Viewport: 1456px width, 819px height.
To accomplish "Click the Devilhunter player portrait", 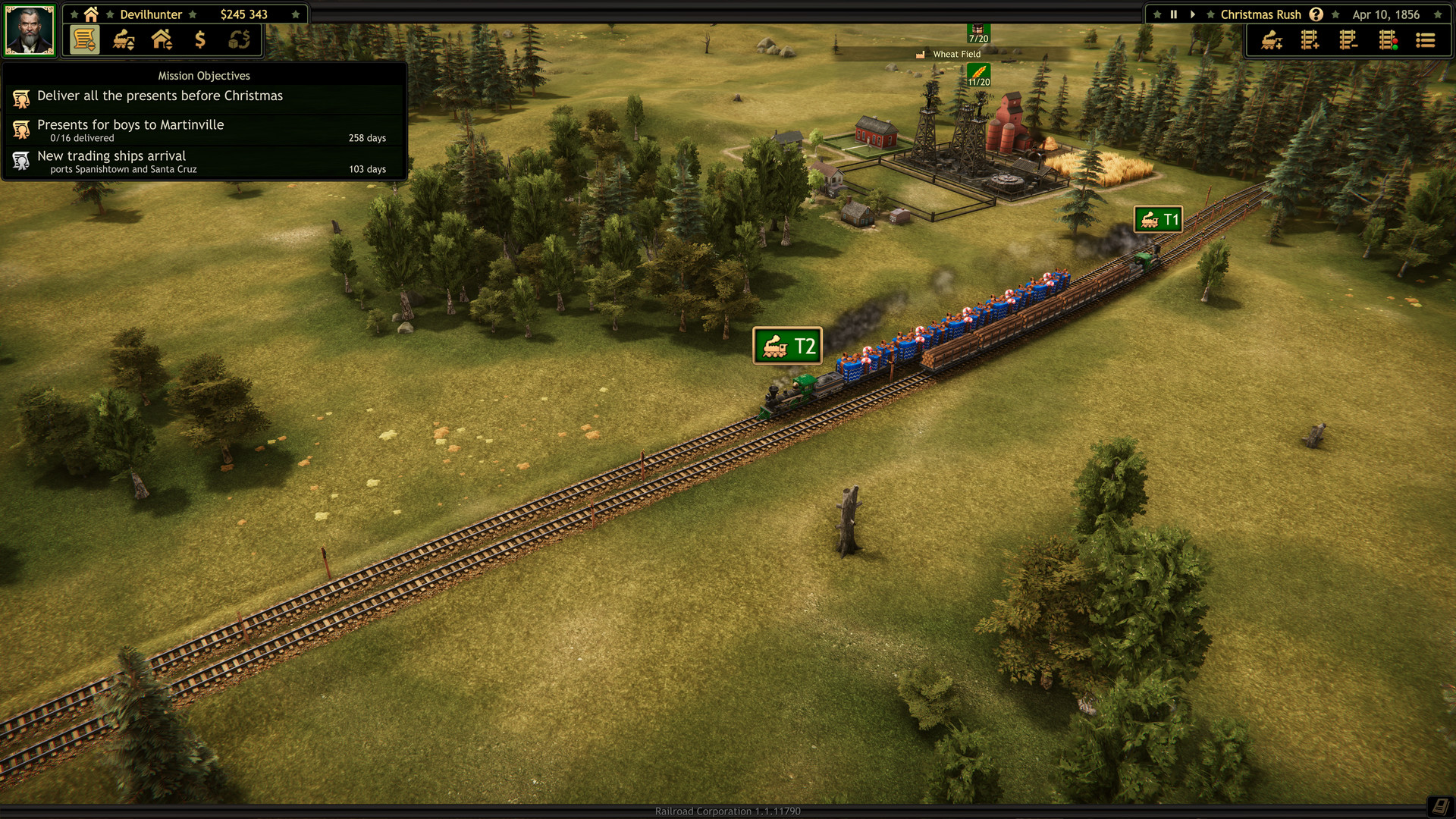I will pos(30,29).
